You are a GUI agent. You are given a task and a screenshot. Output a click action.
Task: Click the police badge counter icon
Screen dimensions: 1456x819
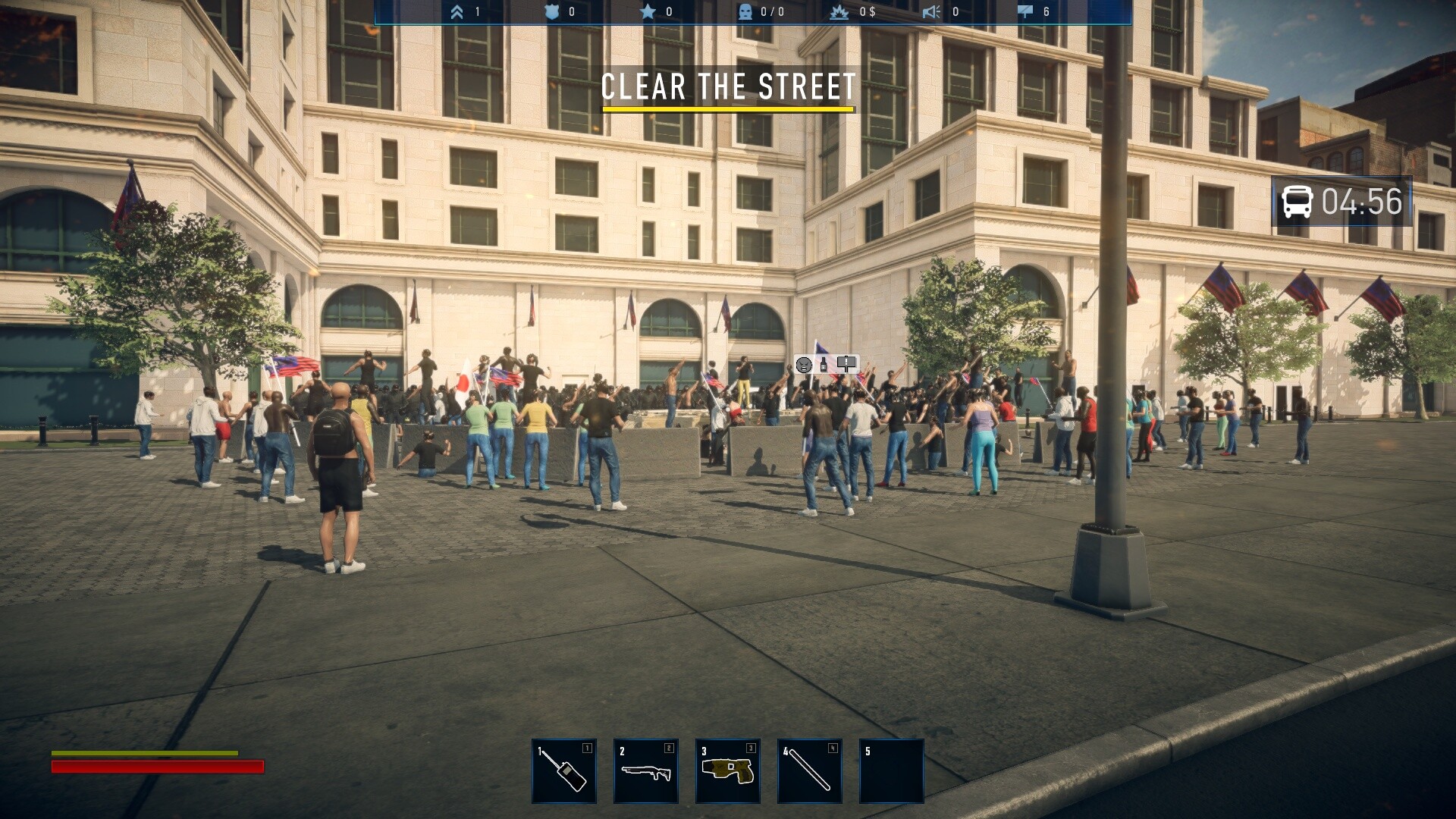[554, 11]
